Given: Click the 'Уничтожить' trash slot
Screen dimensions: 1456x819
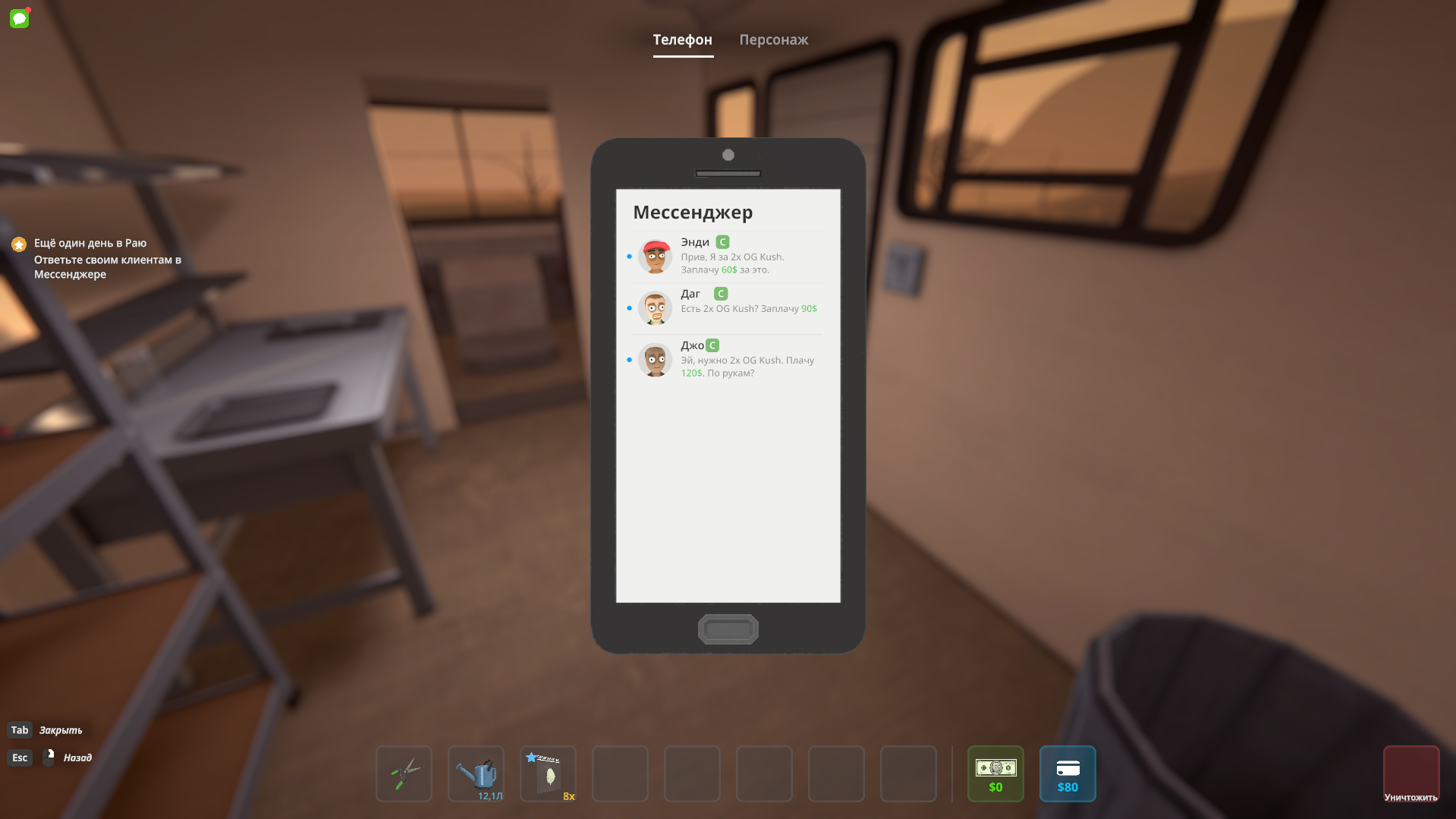Looking at the screenshot, I should tap(1412, 773).
